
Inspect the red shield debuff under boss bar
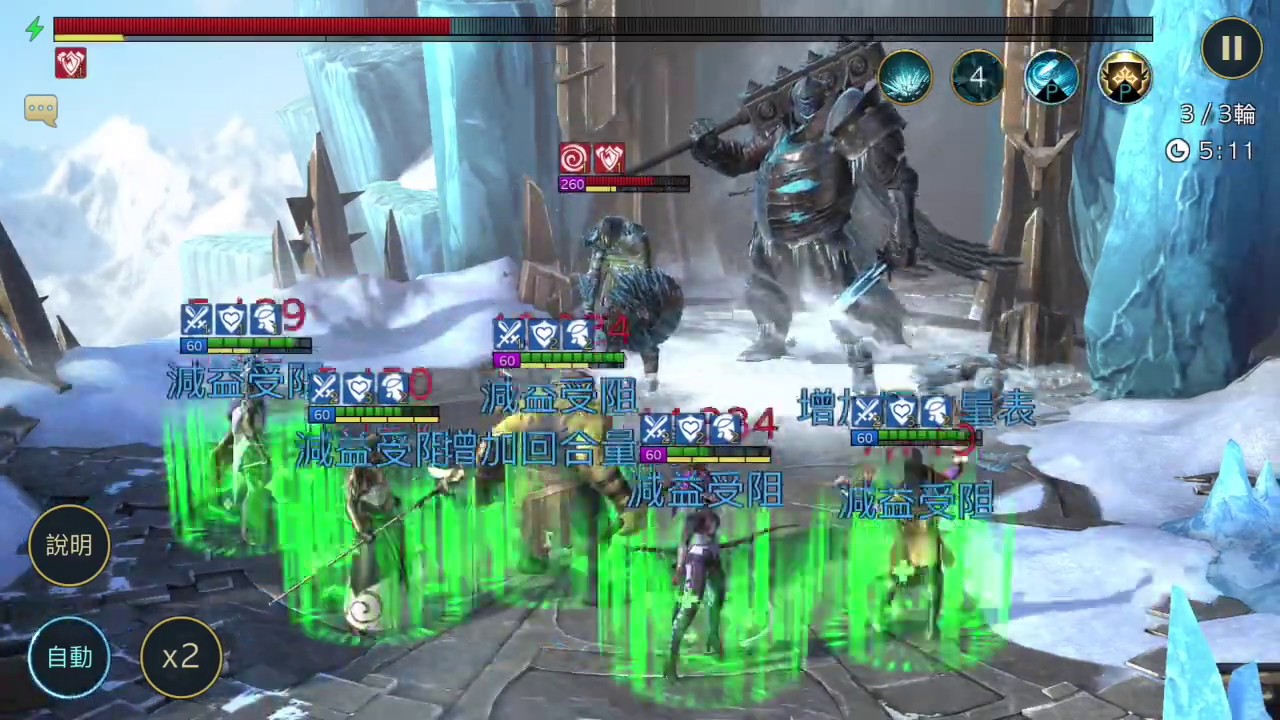coord(71,64)
